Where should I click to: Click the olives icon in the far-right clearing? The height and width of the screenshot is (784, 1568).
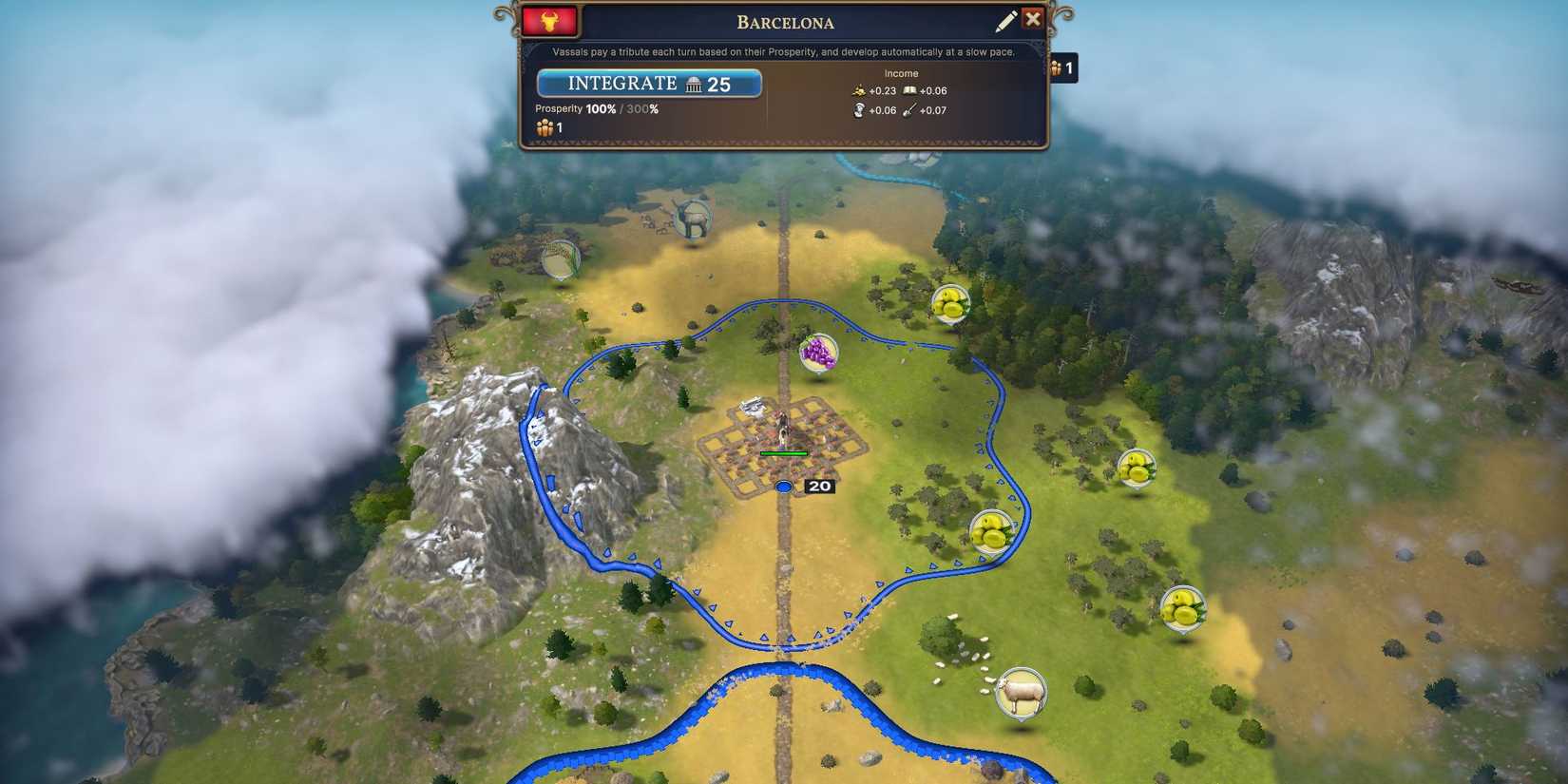(x=1138, y=468)
